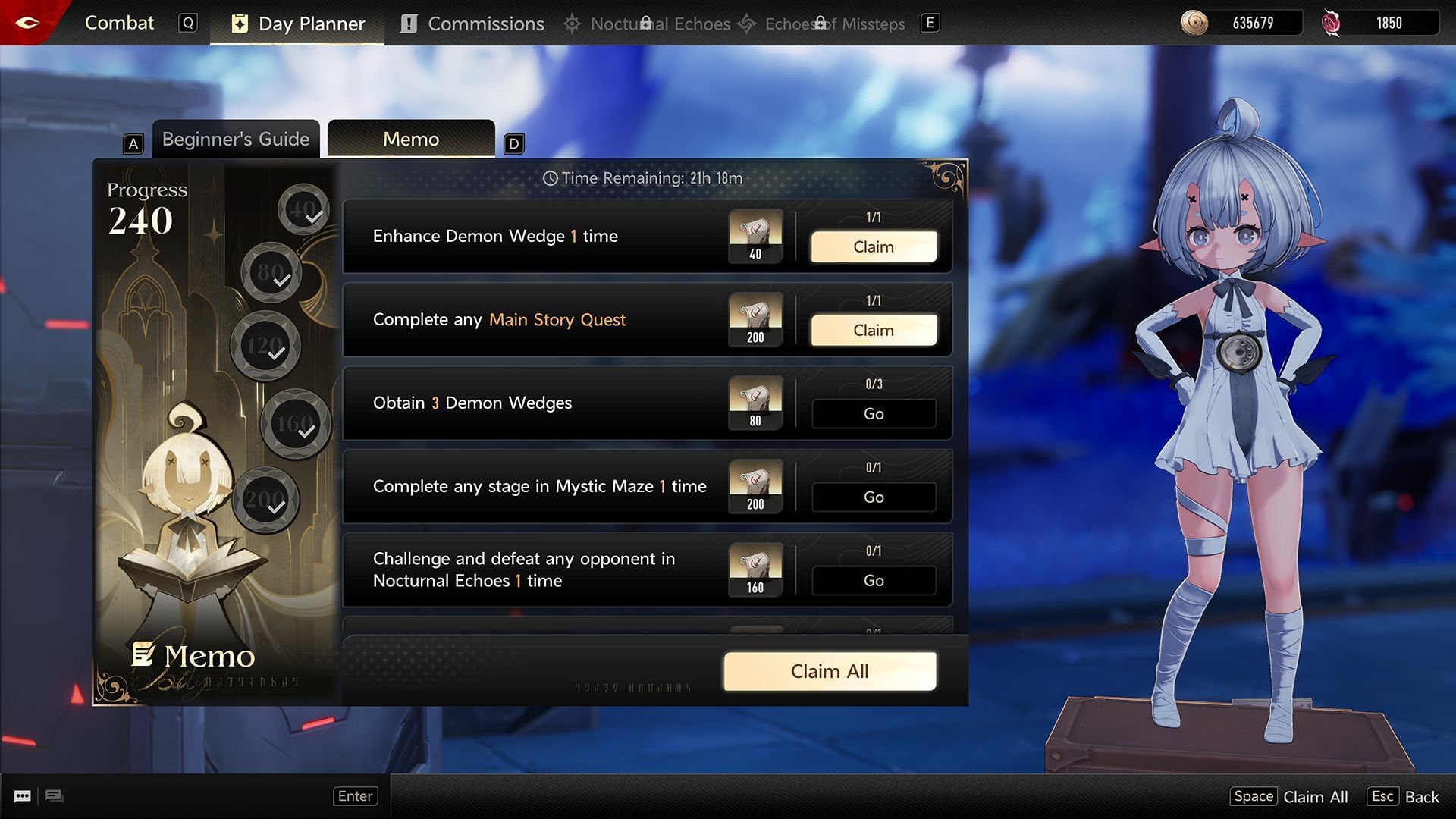Switch to the Beginner's Guide tab

(235, 139)
